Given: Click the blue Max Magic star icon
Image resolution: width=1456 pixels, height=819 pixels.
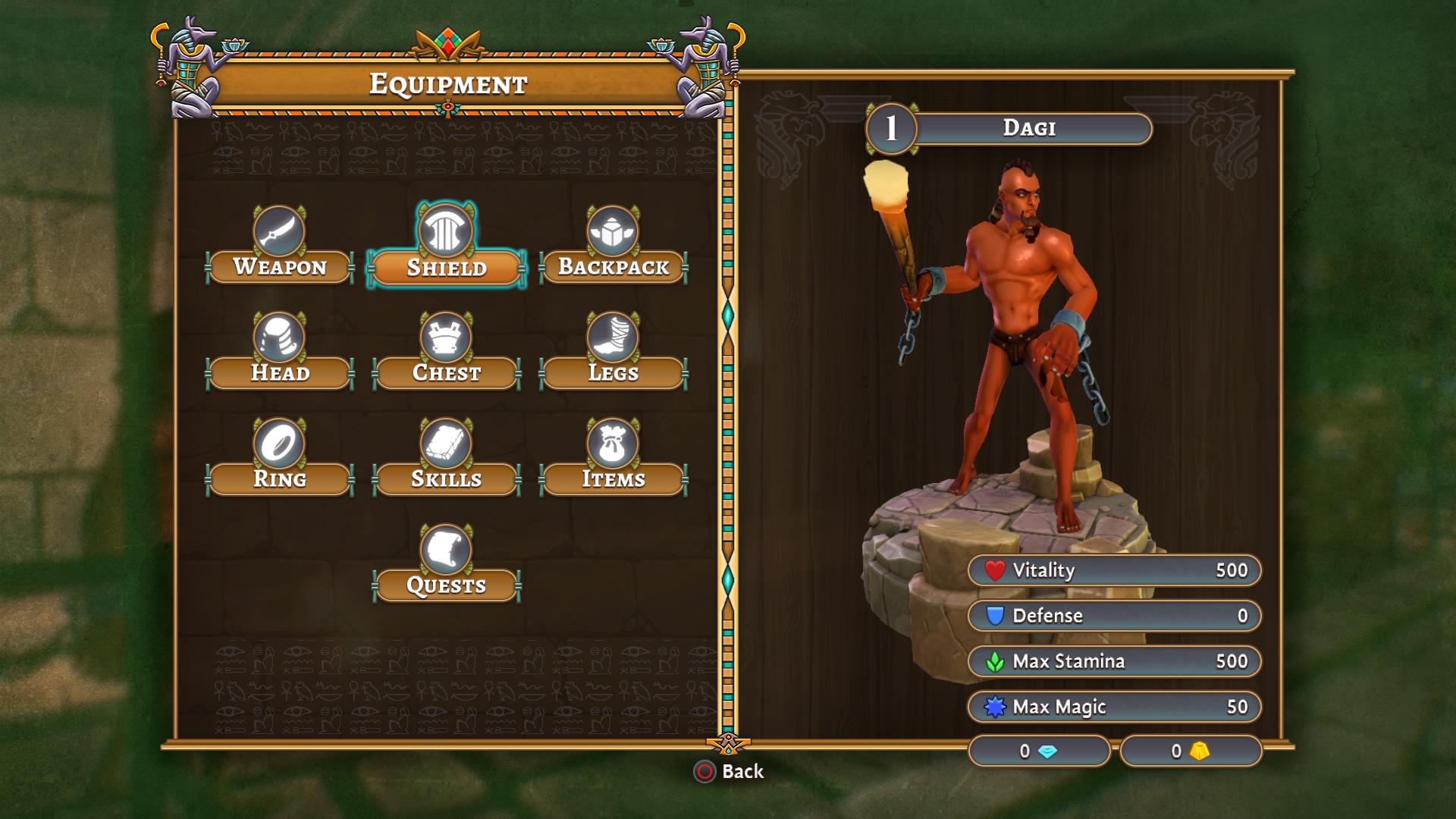Looking at the screenshot, I should tap(994, 706).
